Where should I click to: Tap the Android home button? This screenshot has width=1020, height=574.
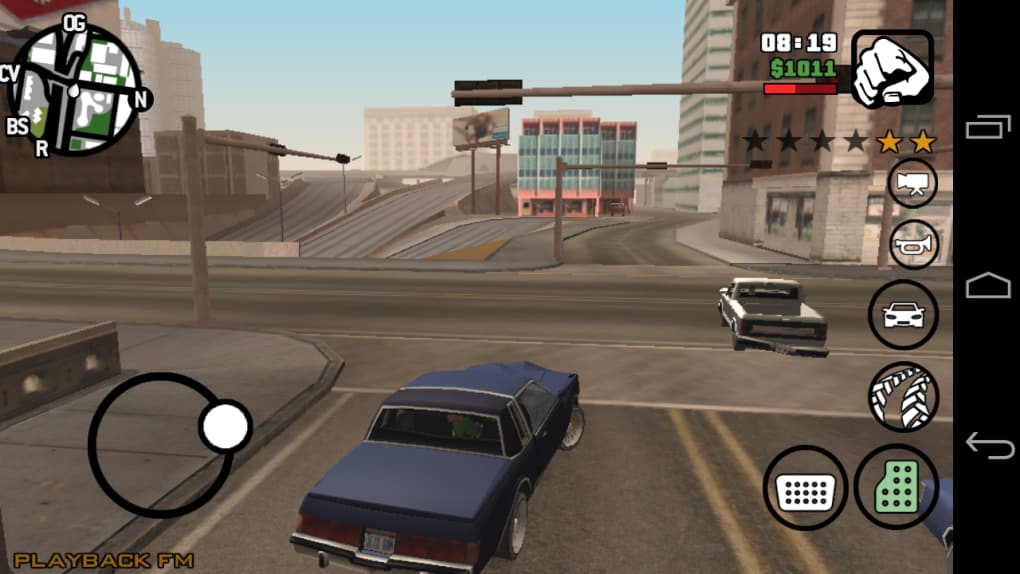click(987, 287)
